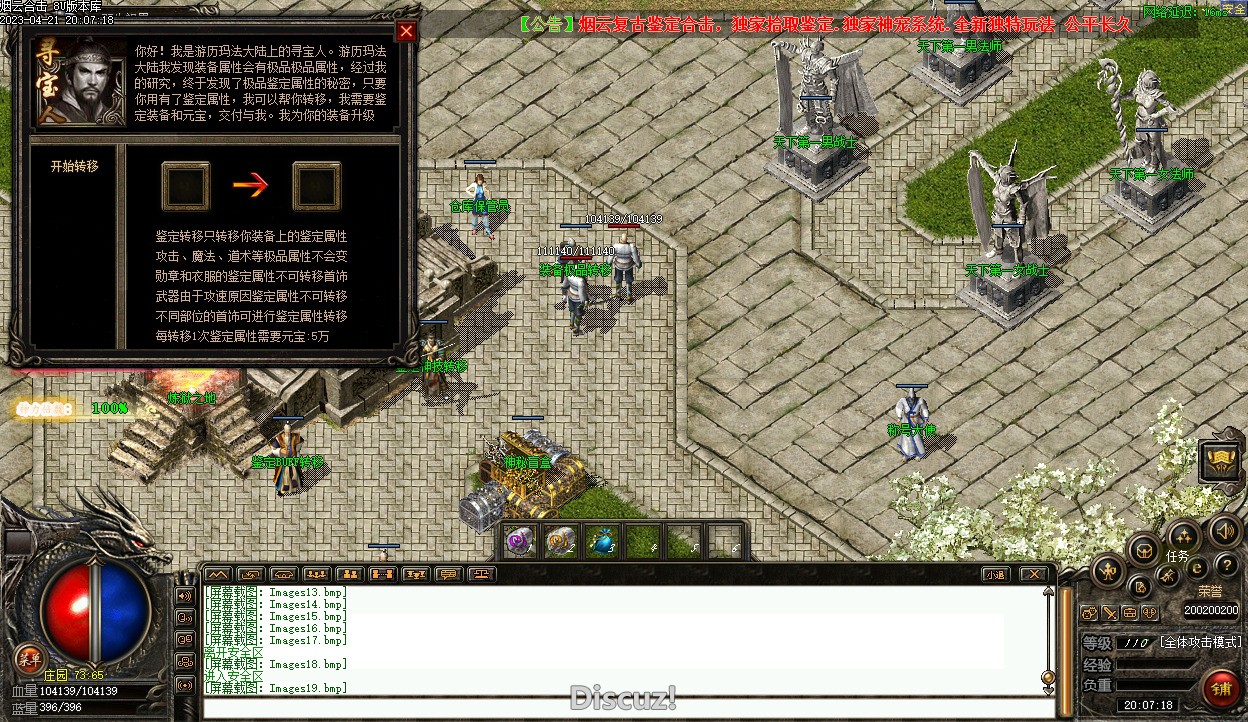
Task: Open the bag with the chest icon
Action: point(1144,548)
